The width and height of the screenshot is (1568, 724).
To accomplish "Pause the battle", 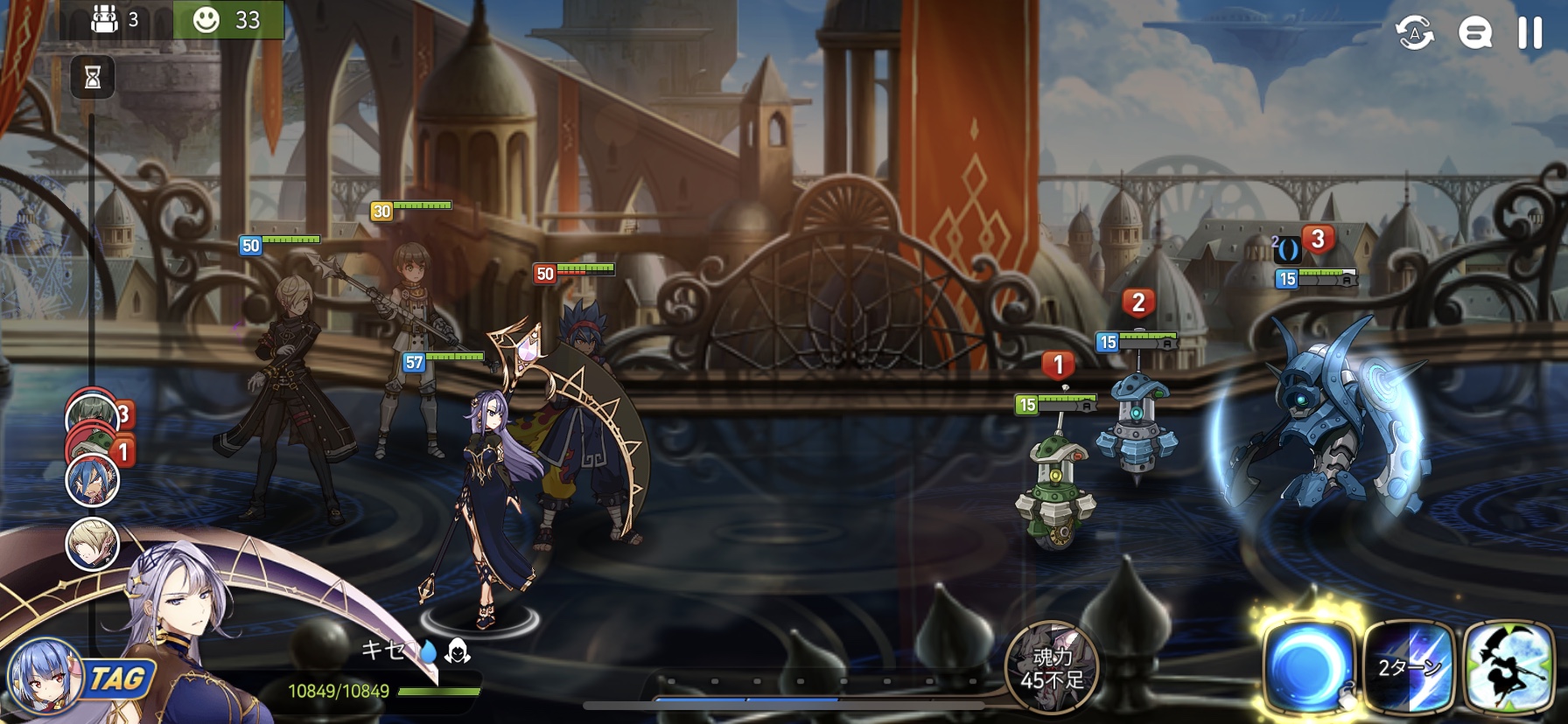I will [1529, 33].
